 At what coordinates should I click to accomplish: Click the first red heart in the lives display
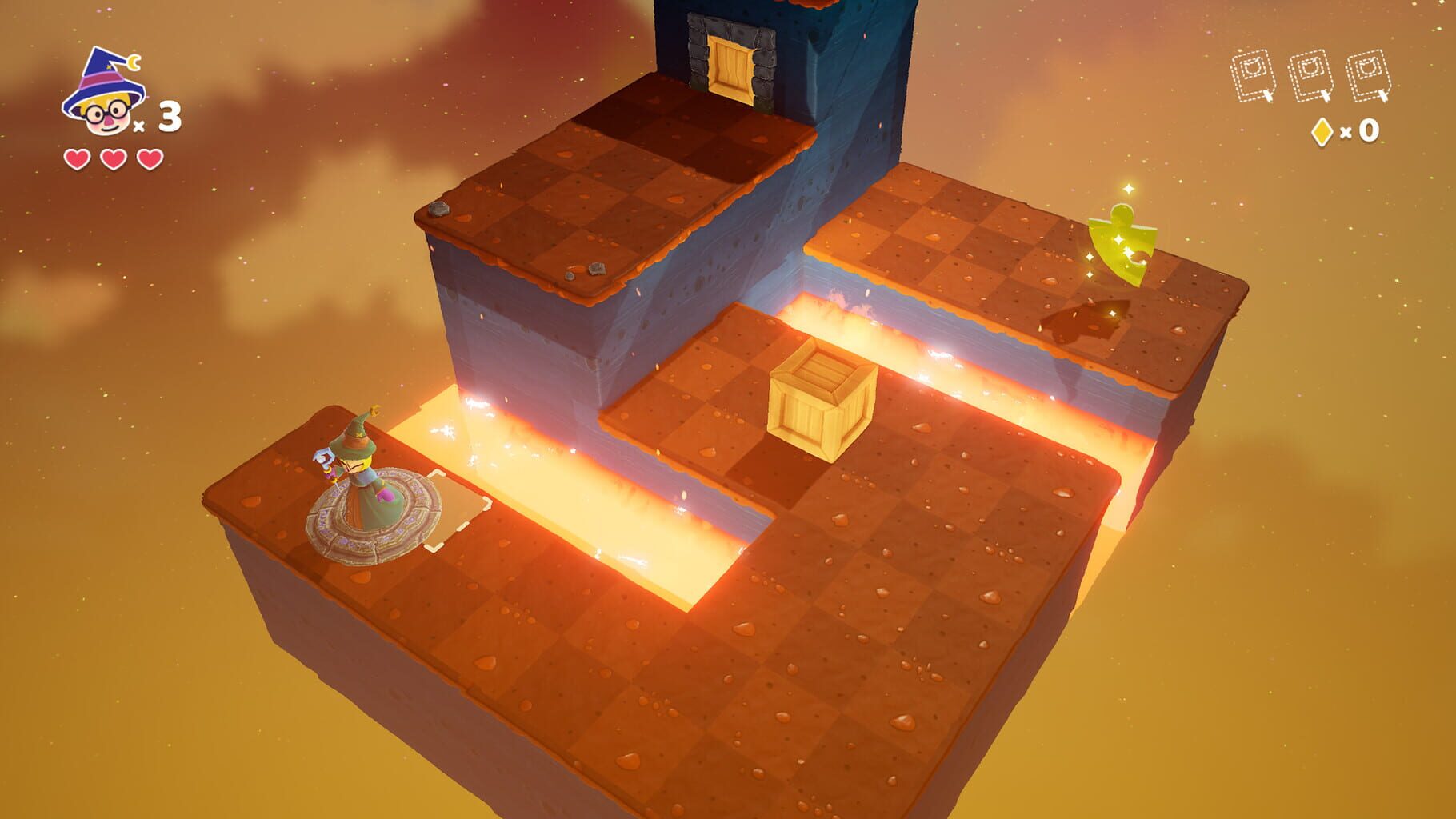pyautogui.click(x=76, y=158)
